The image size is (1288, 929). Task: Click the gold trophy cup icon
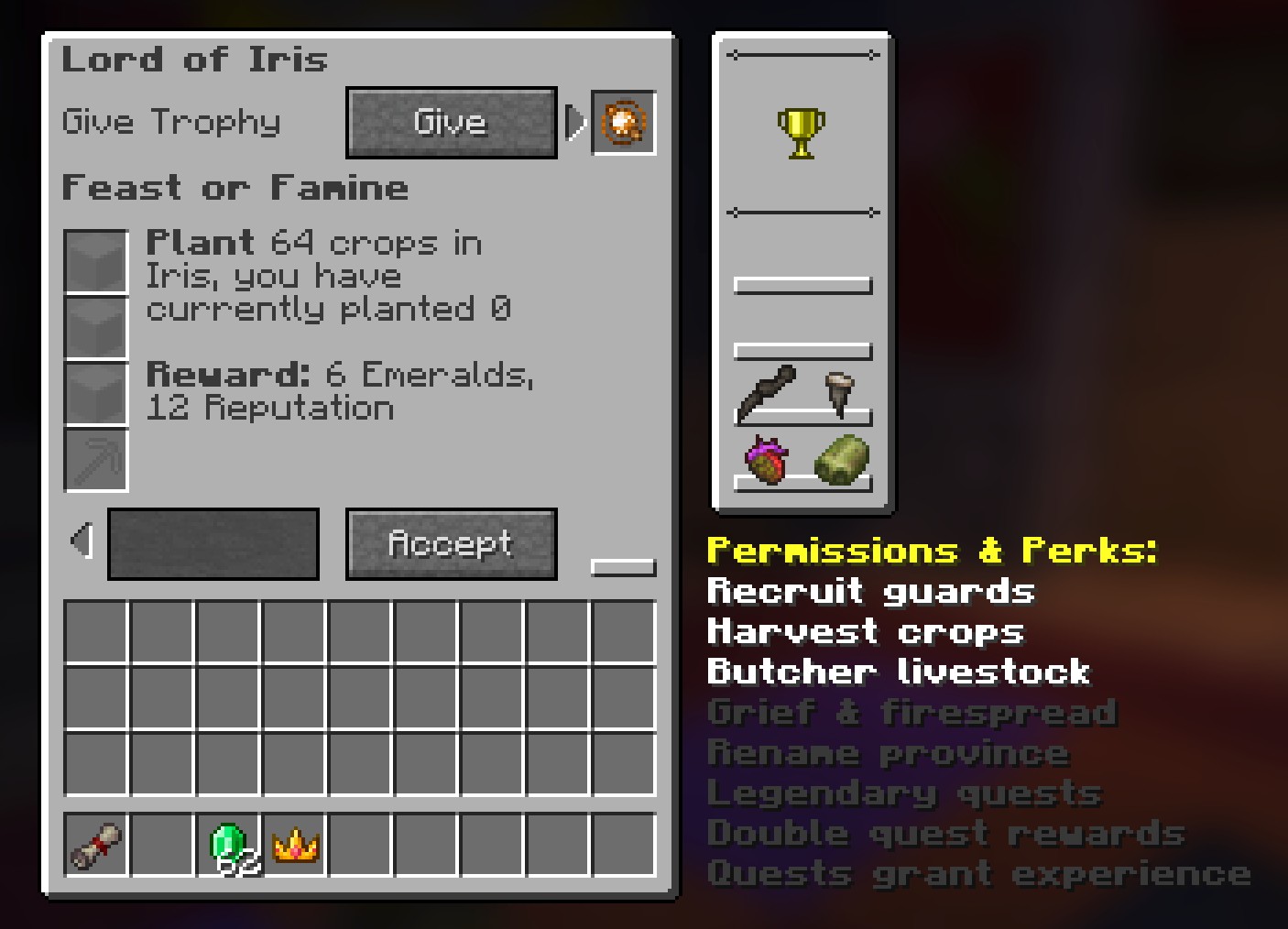click(x=802, y=133)
